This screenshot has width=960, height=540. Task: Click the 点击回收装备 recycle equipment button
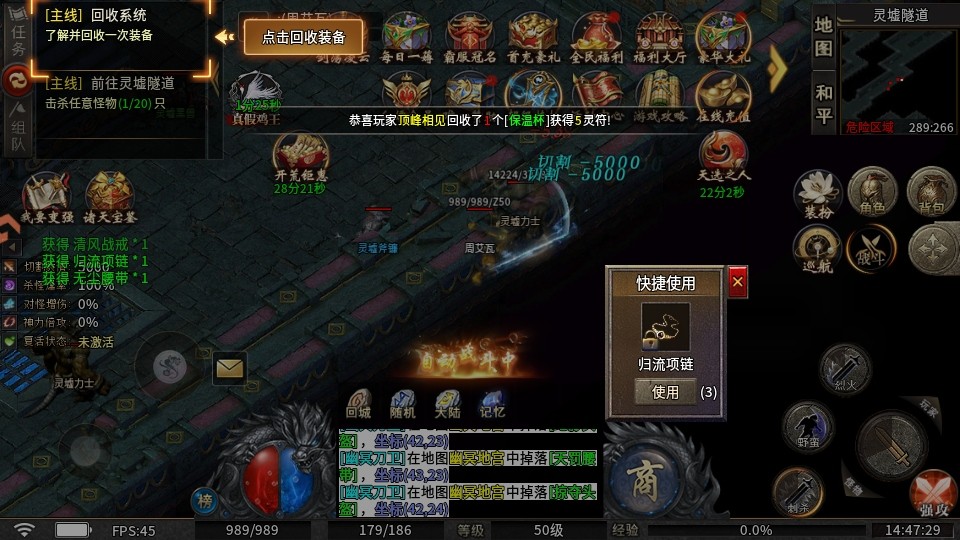tap(304, 37)
